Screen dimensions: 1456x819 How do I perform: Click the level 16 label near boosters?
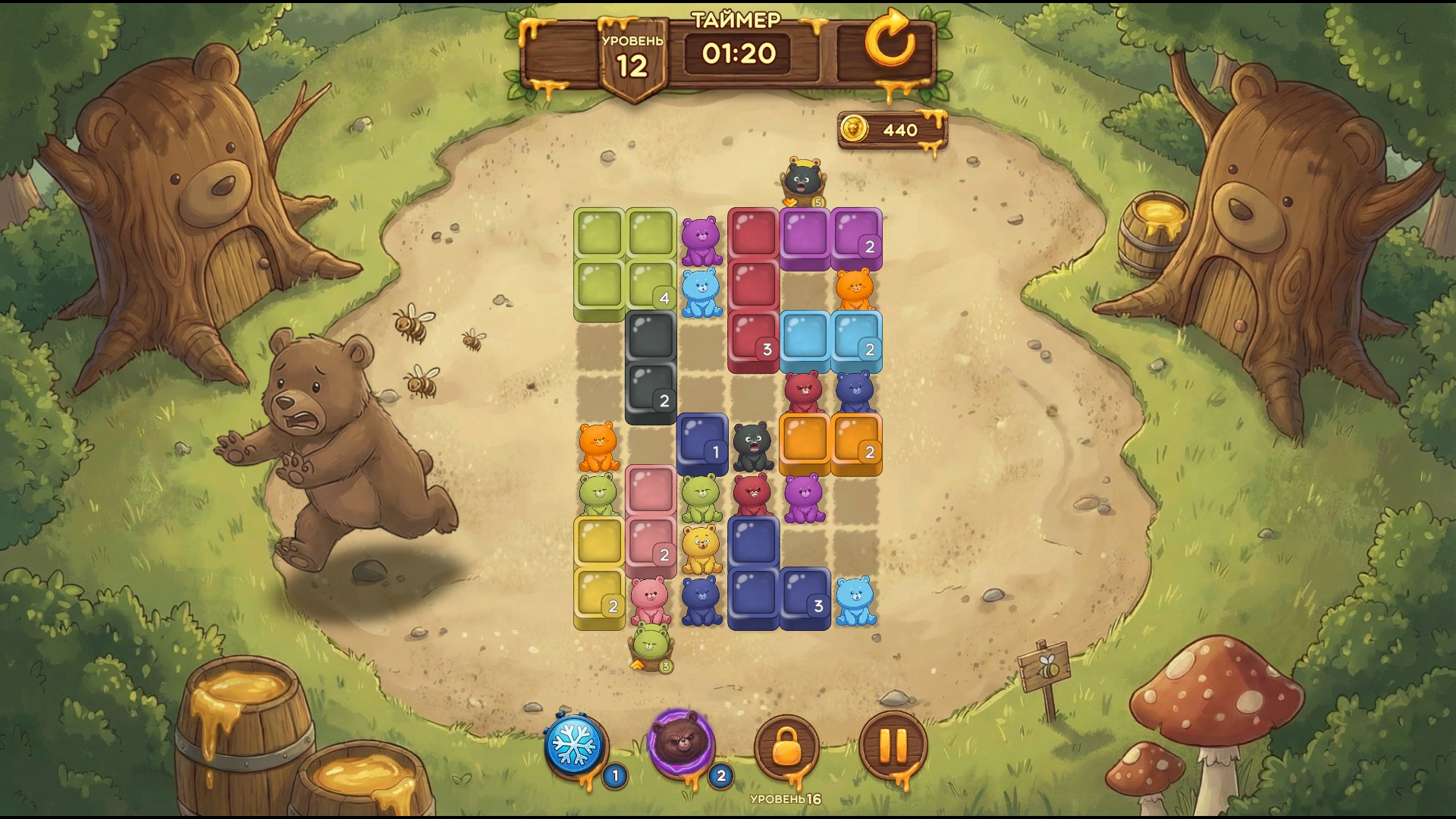tap(785, 799)
